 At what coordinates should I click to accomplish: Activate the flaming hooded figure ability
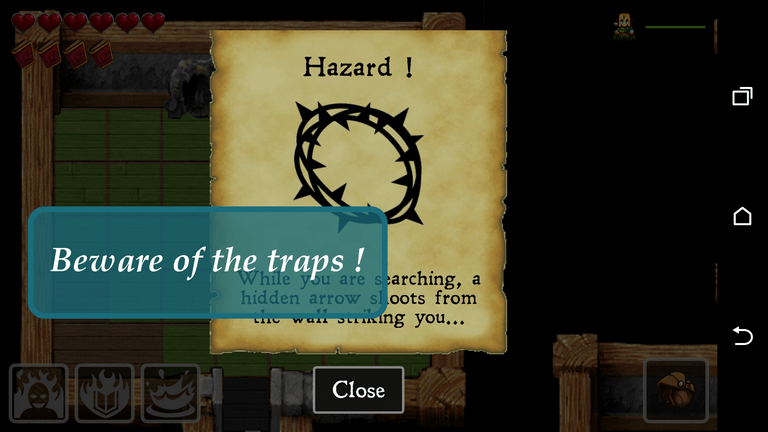(39, 393)
